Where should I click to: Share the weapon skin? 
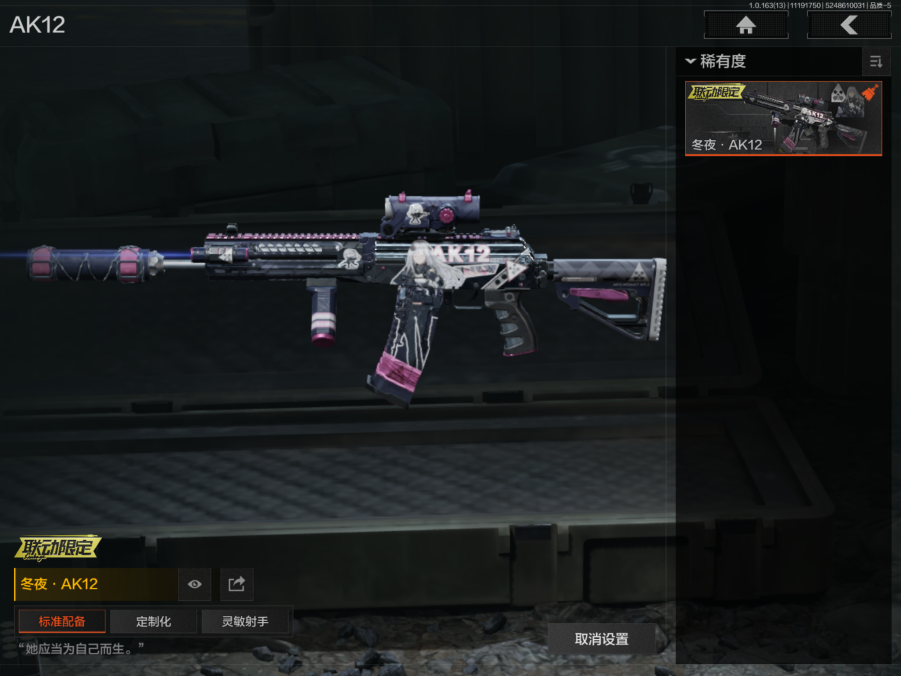point(237,584)
